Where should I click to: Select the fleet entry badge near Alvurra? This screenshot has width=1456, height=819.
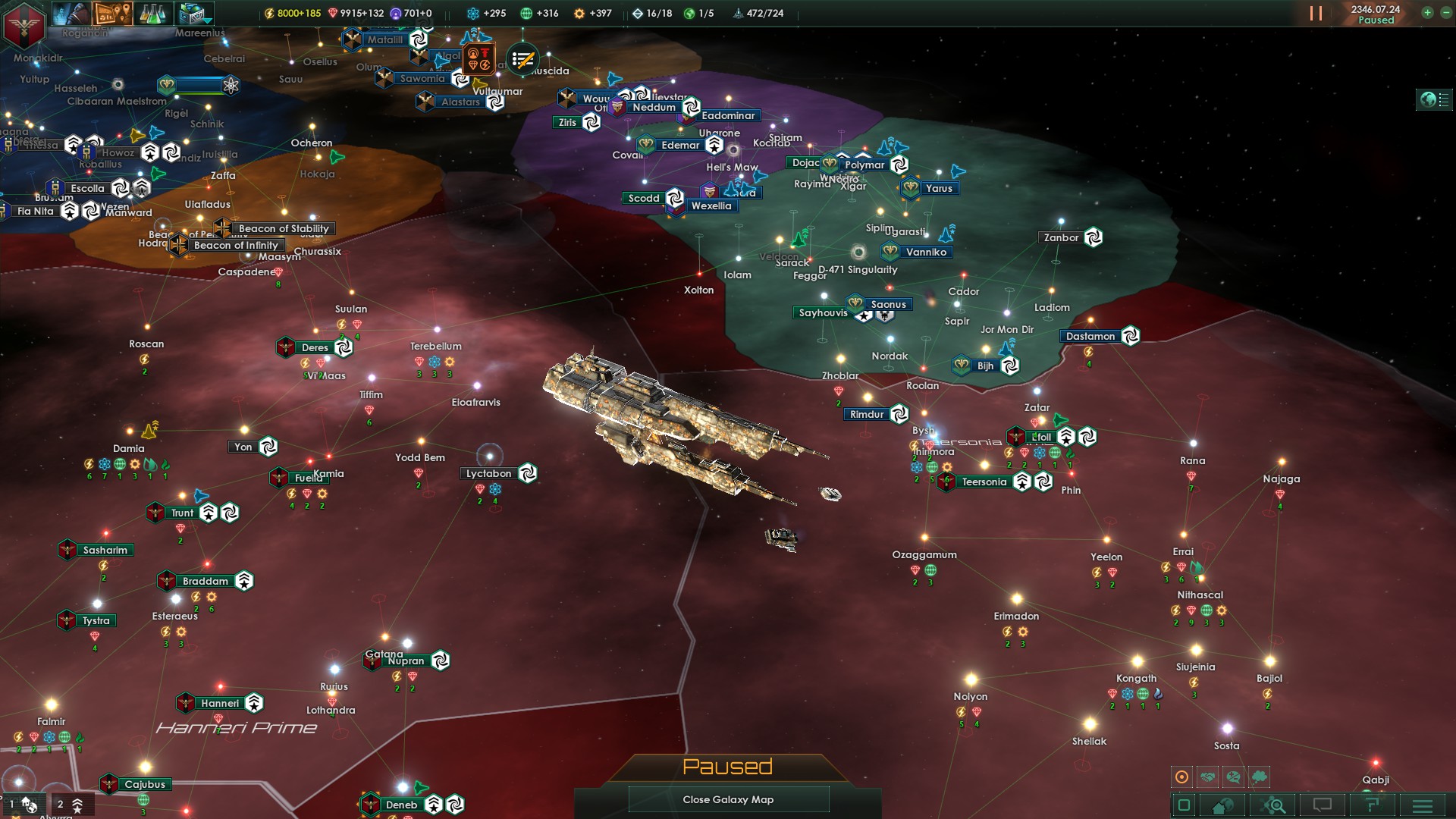tap(72, 805)
